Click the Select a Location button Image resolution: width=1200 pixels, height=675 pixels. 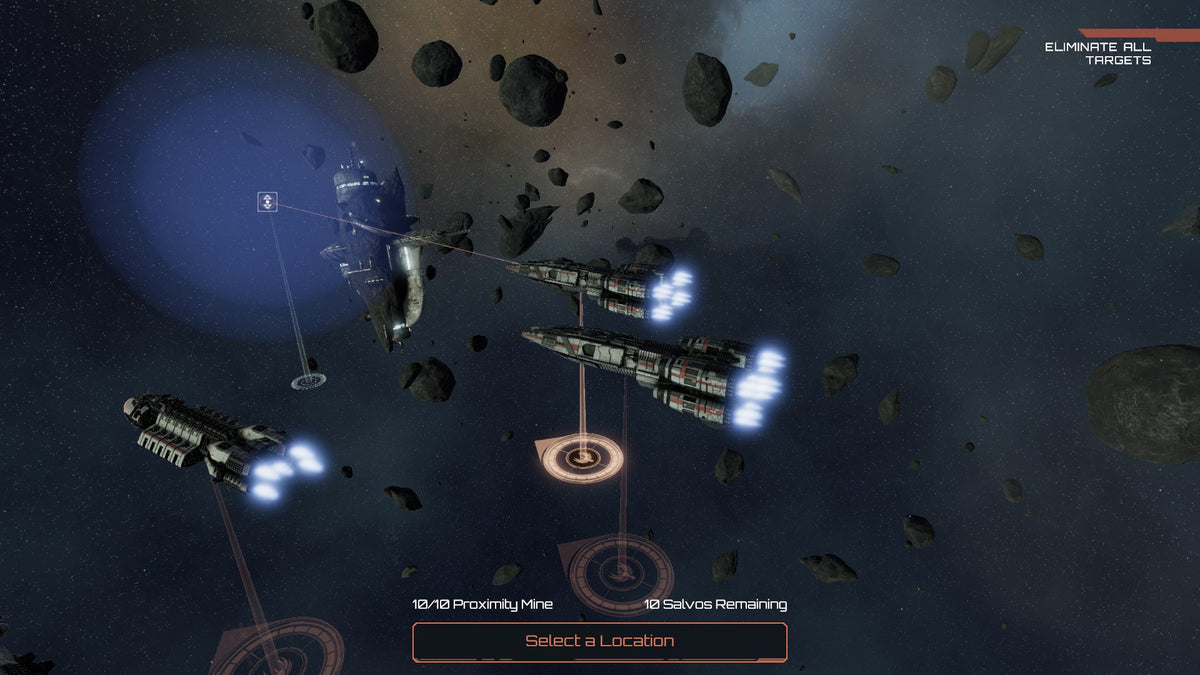click(x=599, y=641)
